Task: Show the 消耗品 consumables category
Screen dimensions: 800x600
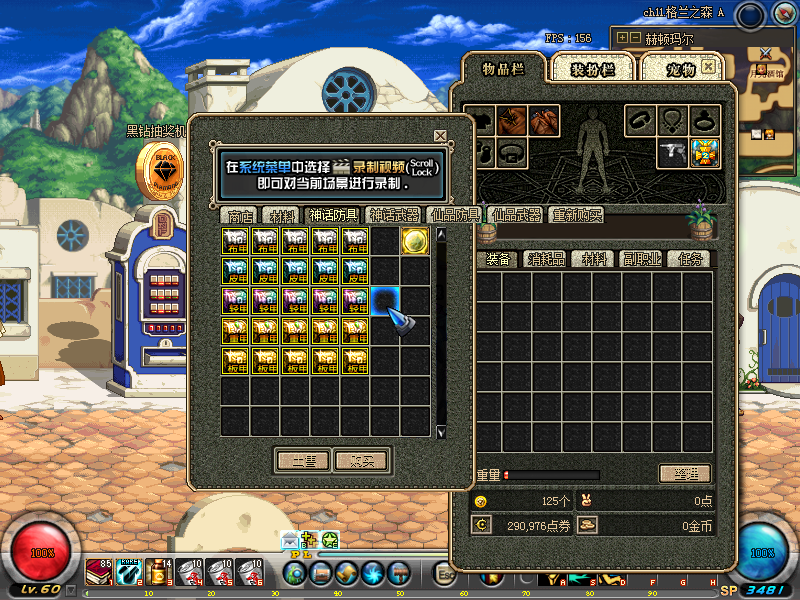Action: [x=547, y=259]
